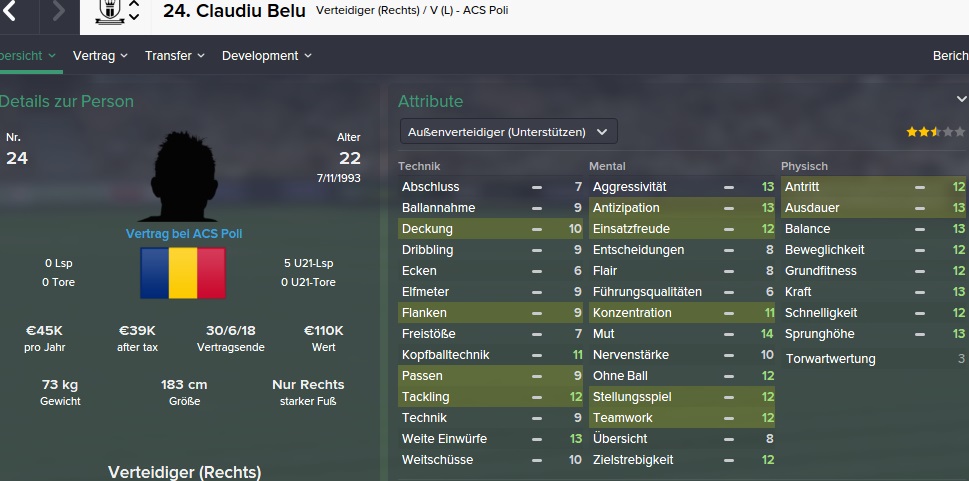The image size is (969, 481).
Task: Open the Vertrag bei ACS Poli link
Action: [184, 234]
